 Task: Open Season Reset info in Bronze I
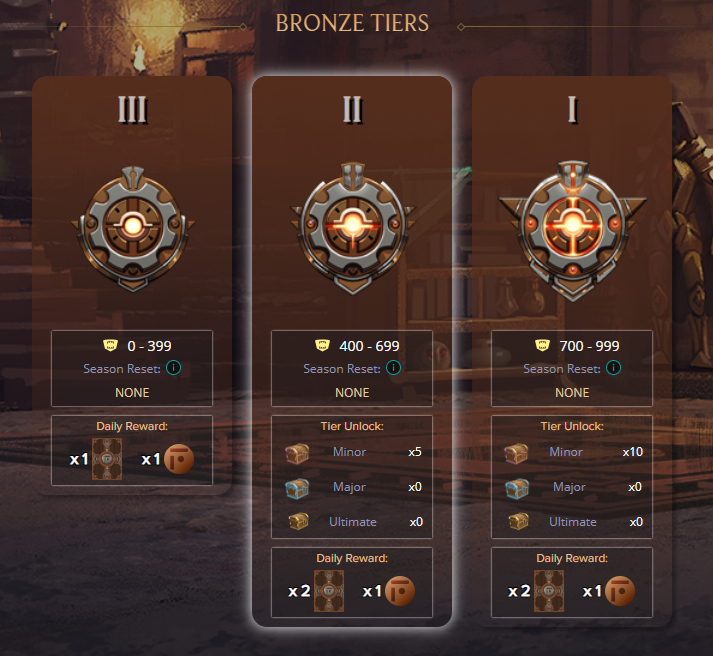pos(613,368)
